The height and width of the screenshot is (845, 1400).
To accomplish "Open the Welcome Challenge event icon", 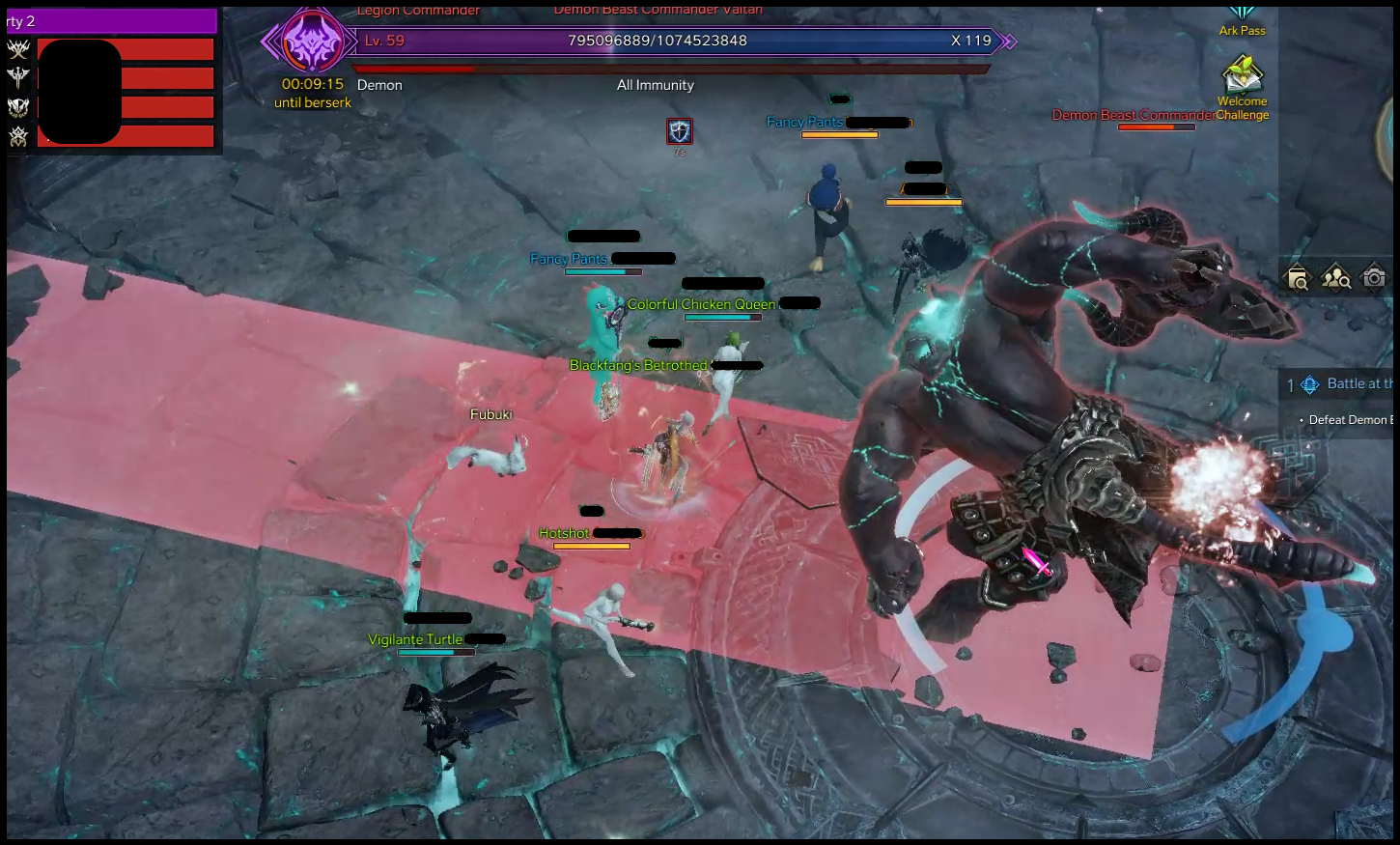I will click(x=1242, y=76).
